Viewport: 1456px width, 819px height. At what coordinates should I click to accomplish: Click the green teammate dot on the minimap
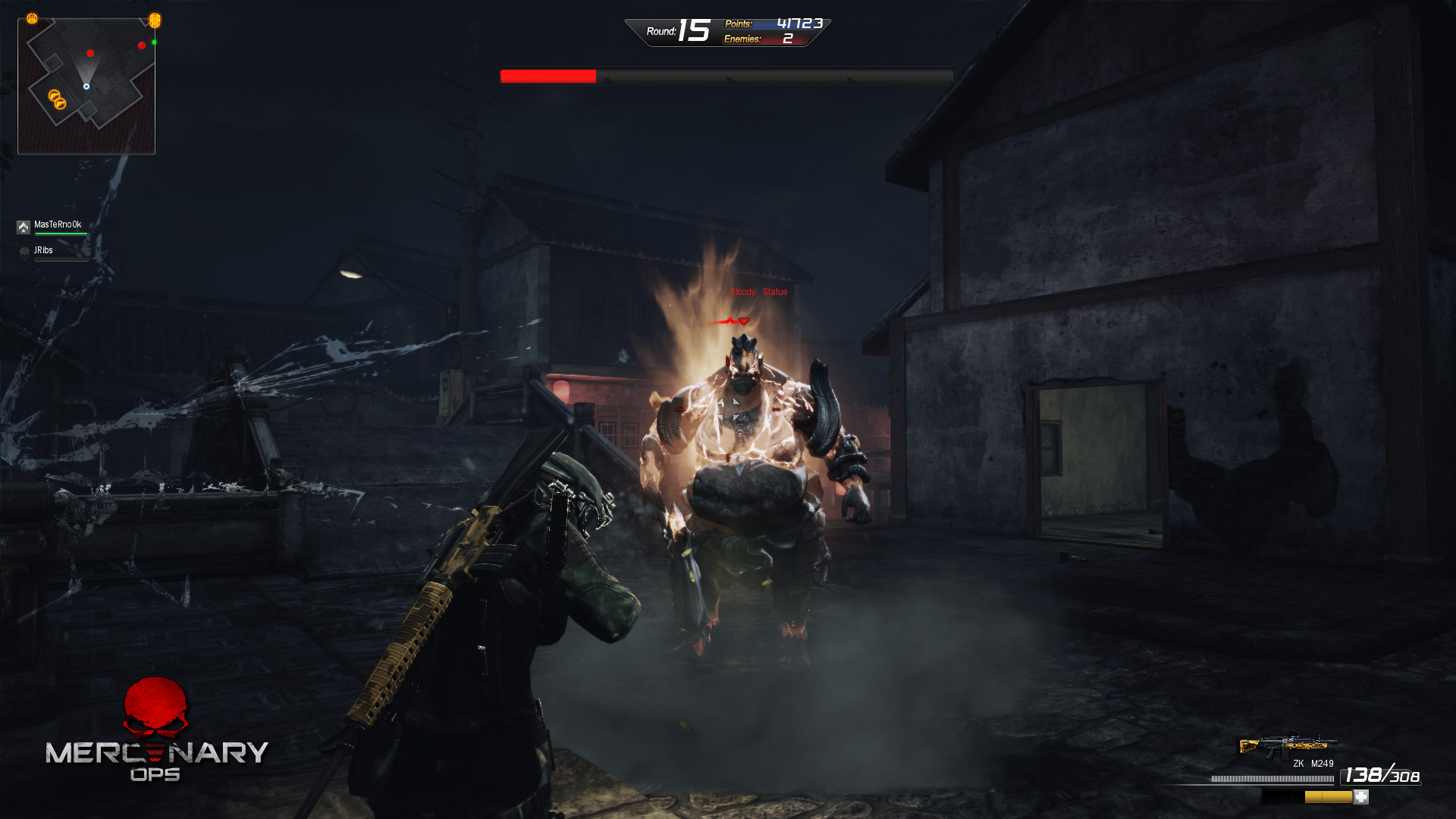pos(154,42)
